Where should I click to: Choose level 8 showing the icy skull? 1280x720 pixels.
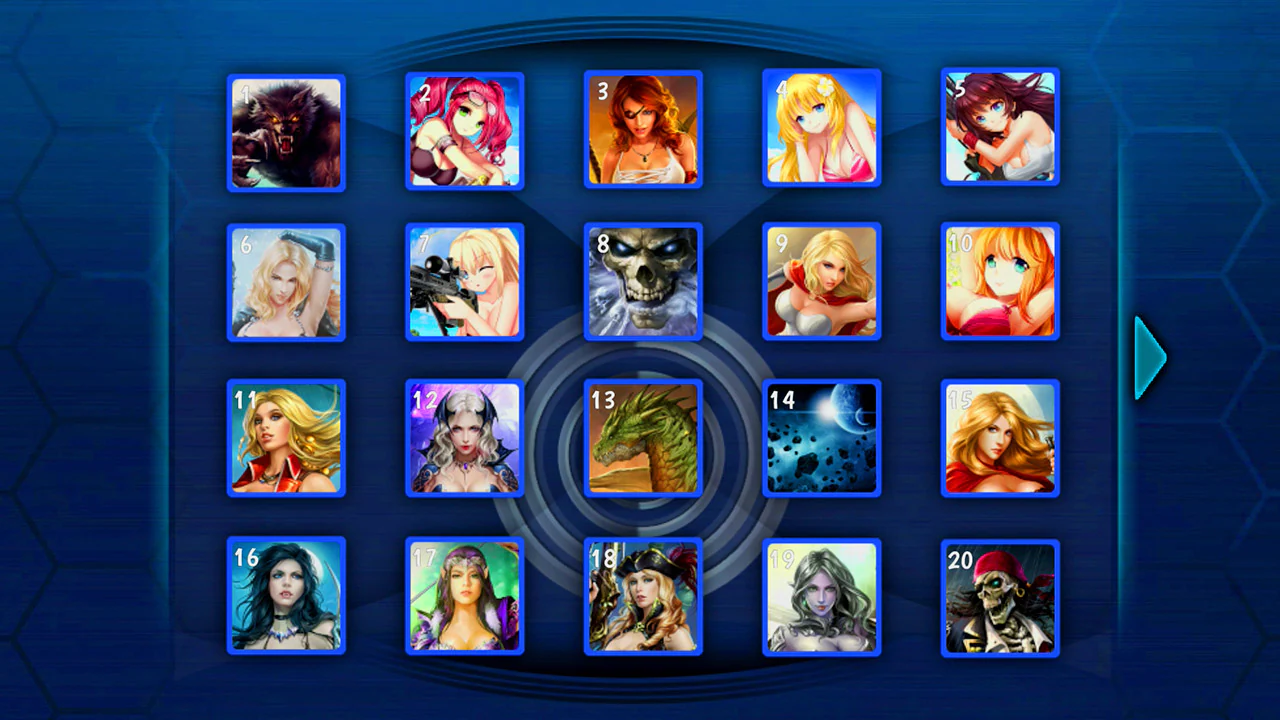pos(643,283)
